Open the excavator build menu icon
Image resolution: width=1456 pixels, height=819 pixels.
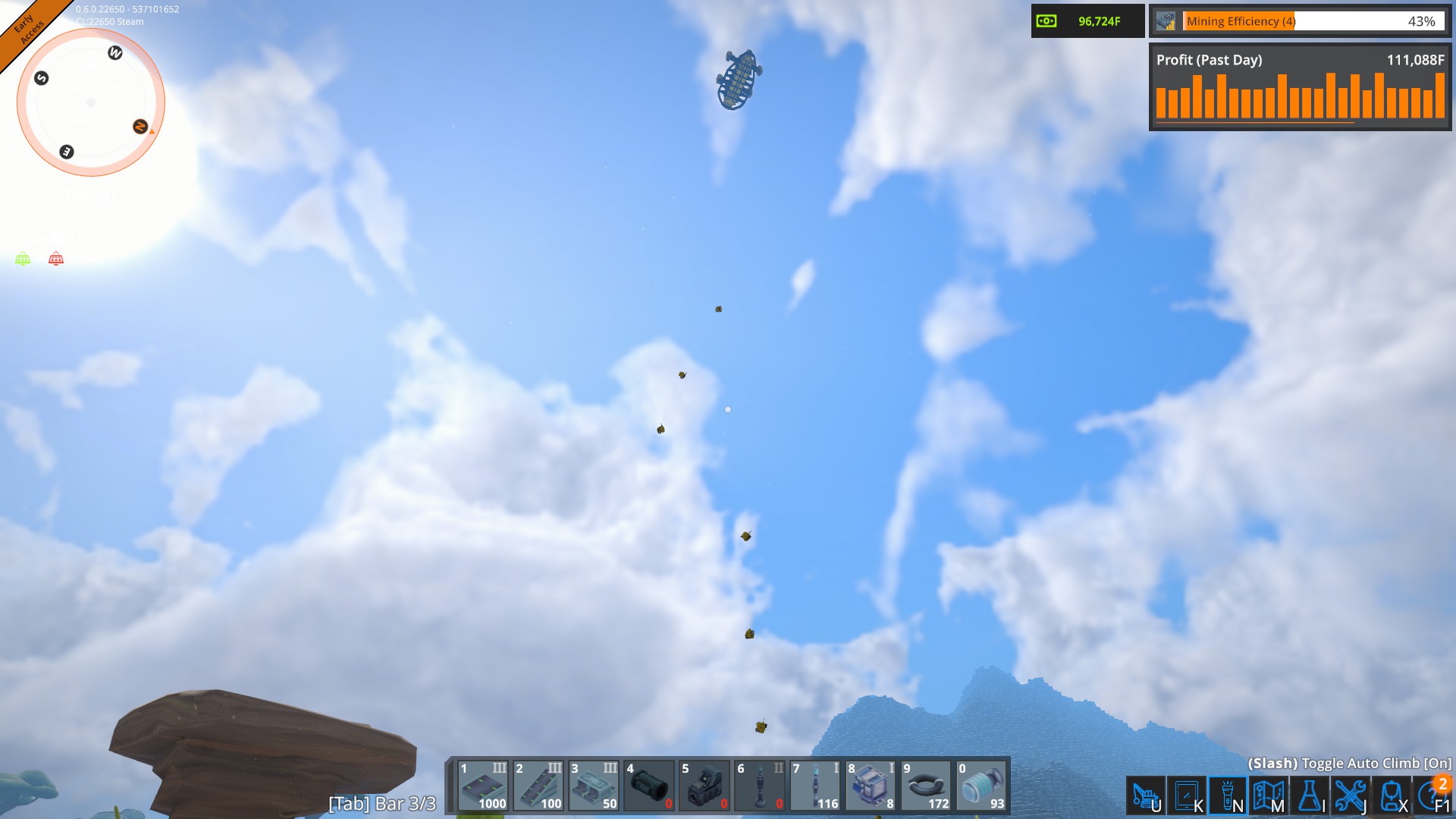pyautogui.click(x=1145, y=796)
